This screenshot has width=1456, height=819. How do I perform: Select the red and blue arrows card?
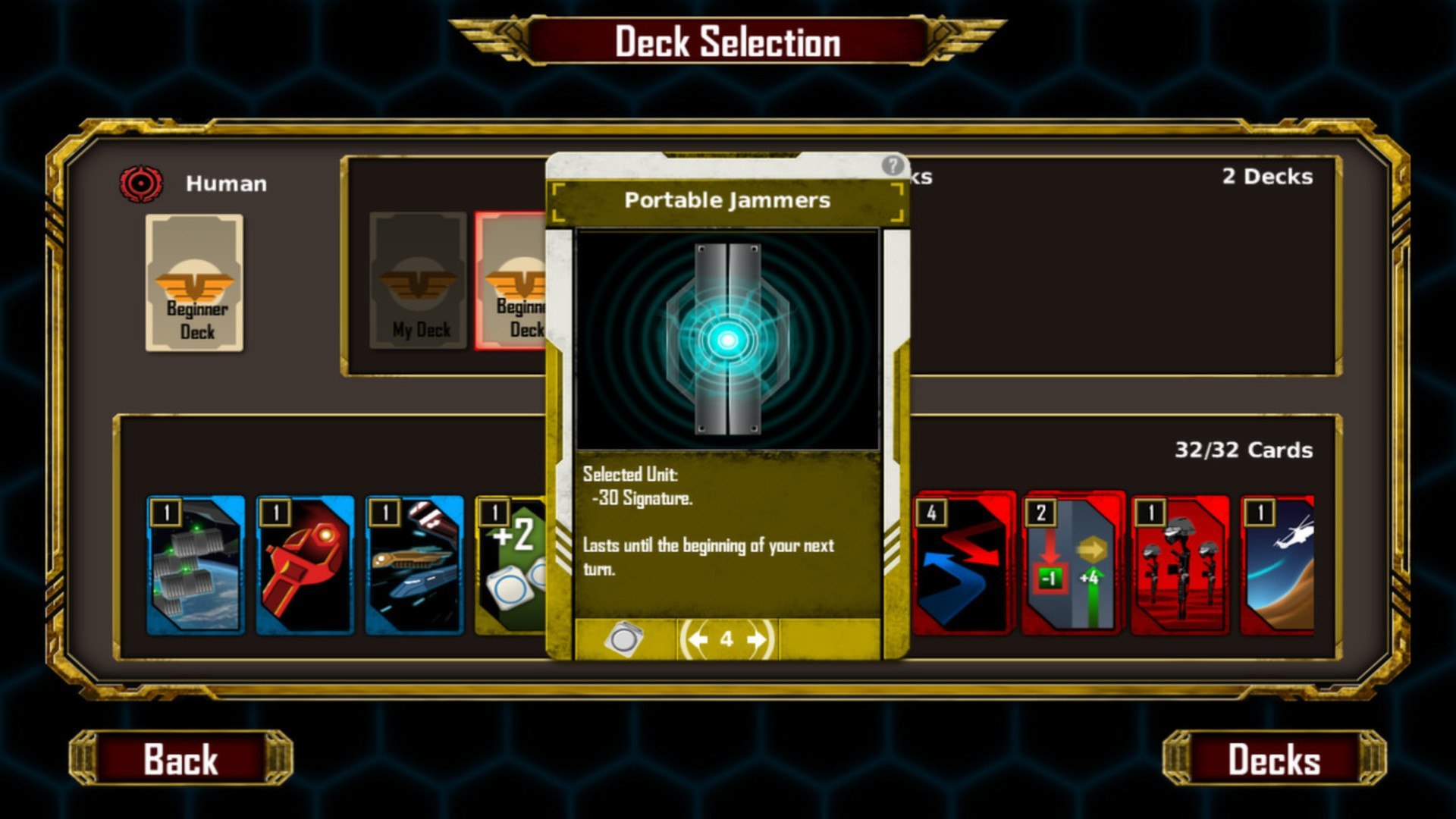(x=963, y=565)
